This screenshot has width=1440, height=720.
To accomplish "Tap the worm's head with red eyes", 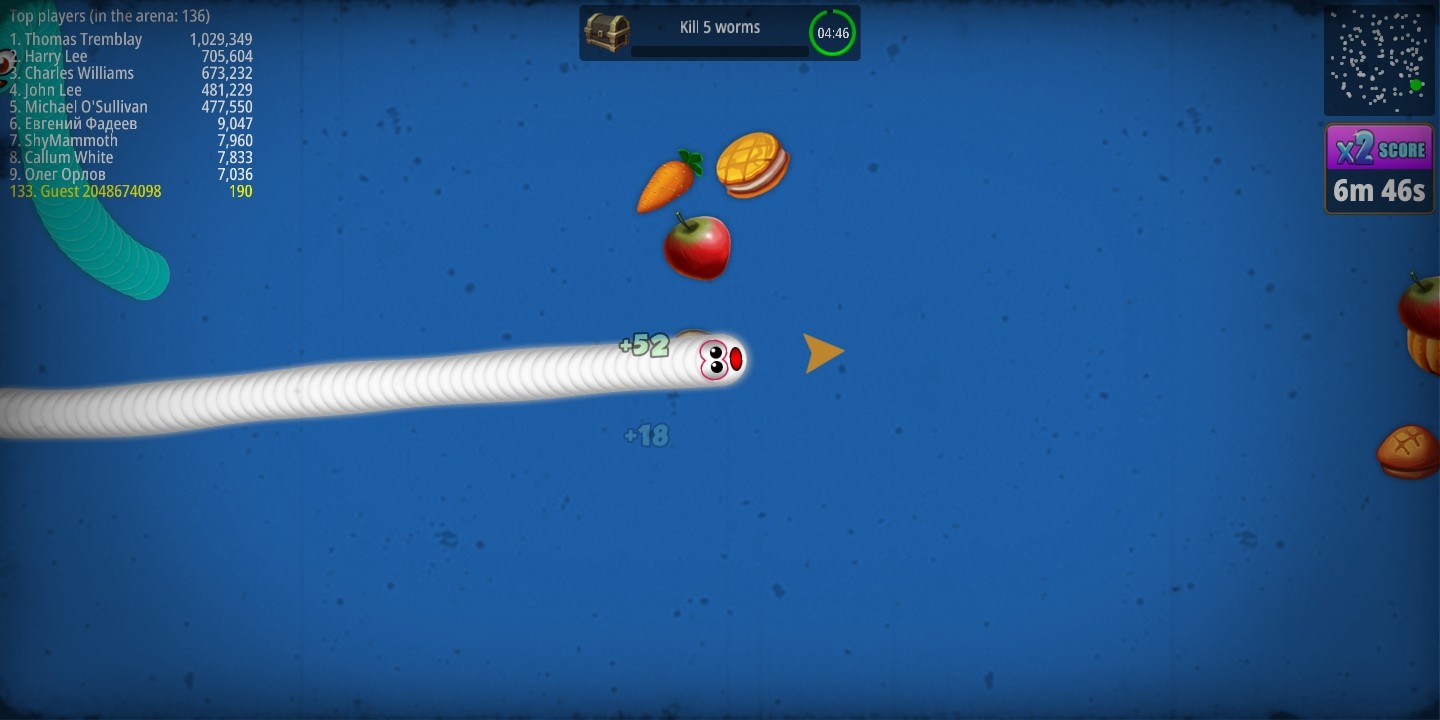I will pos(718,360).
